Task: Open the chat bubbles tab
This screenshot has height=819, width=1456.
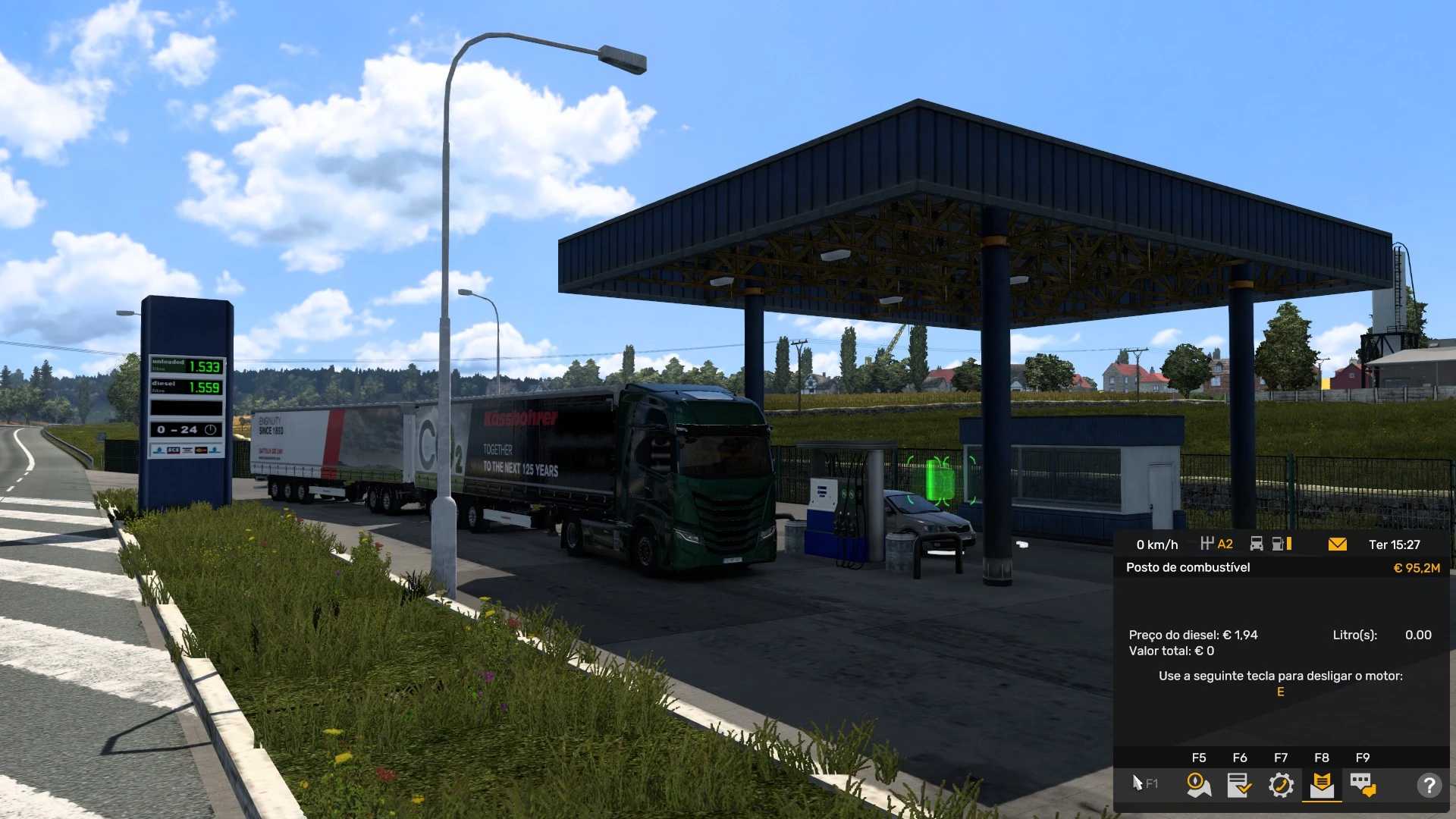Action: 1363,785
